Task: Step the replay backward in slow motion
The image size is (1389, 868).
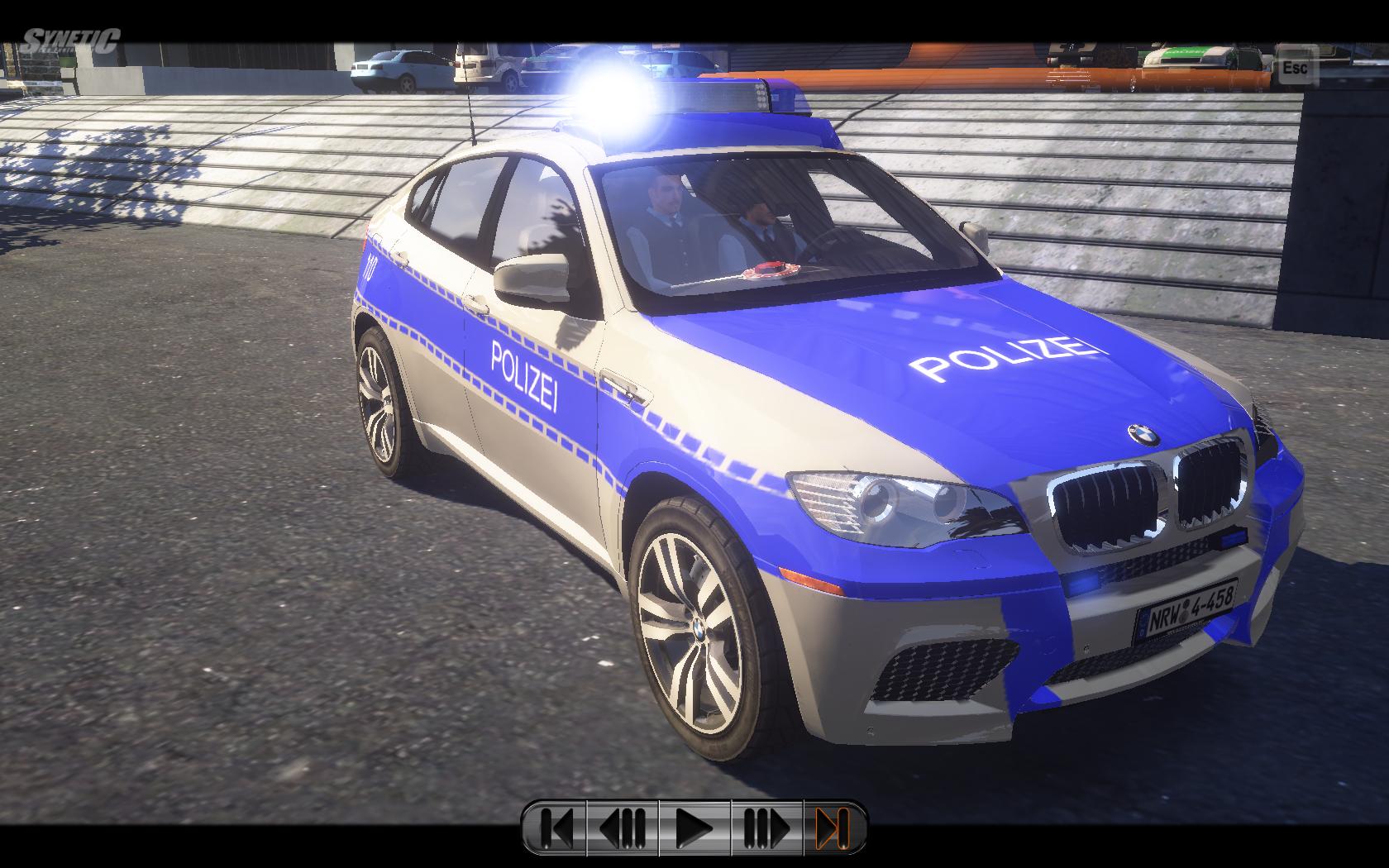Action: pyautogui.click(x=623, y=826)
